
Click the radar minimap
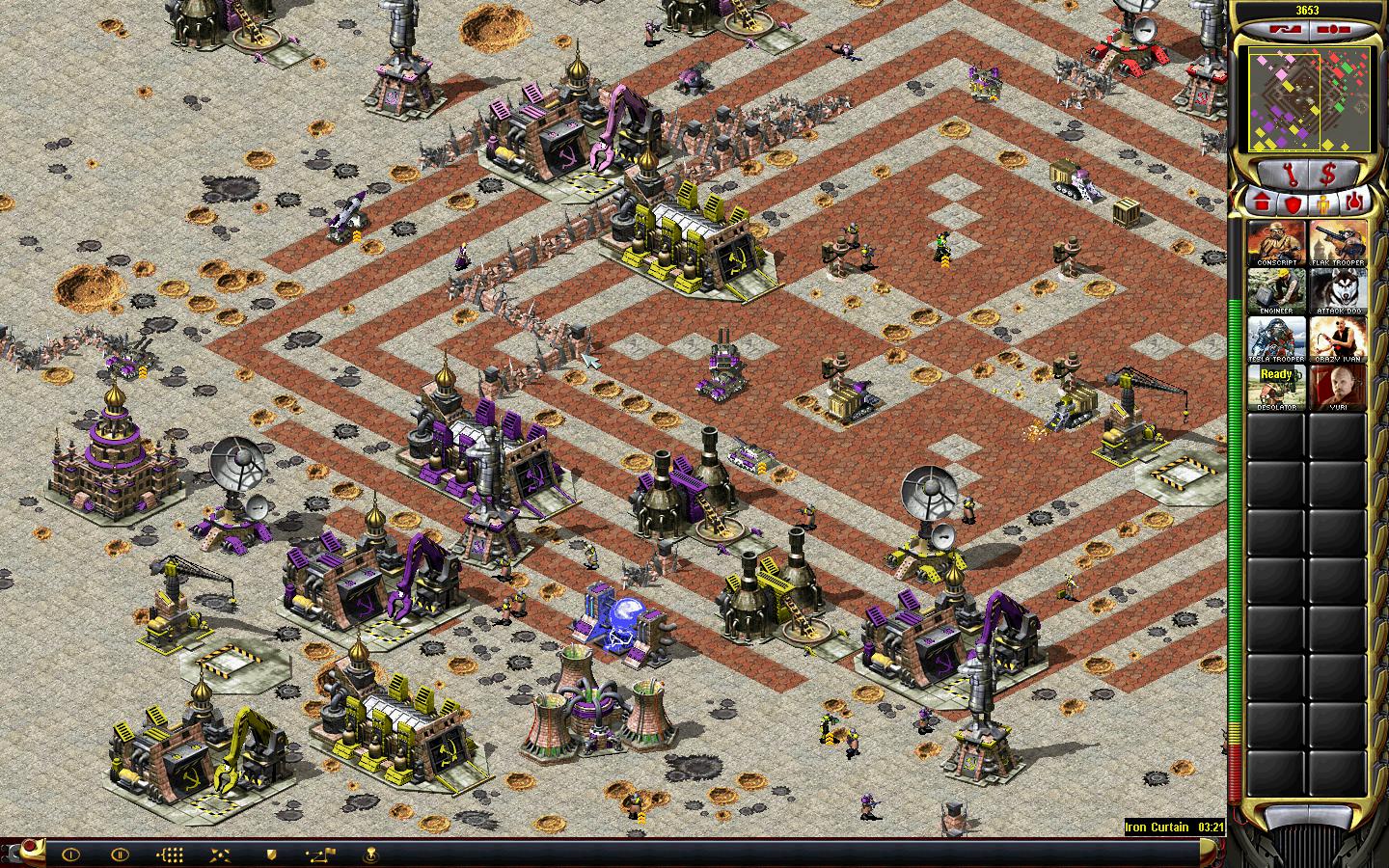click(x=1309, y=99)
